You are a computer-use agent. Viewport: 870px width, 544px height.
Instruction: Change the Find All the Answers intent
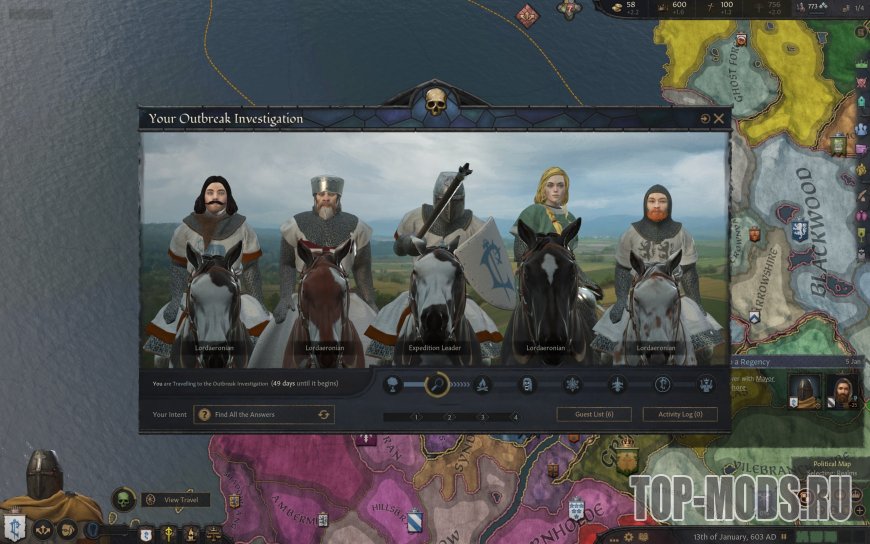(323, 414)
